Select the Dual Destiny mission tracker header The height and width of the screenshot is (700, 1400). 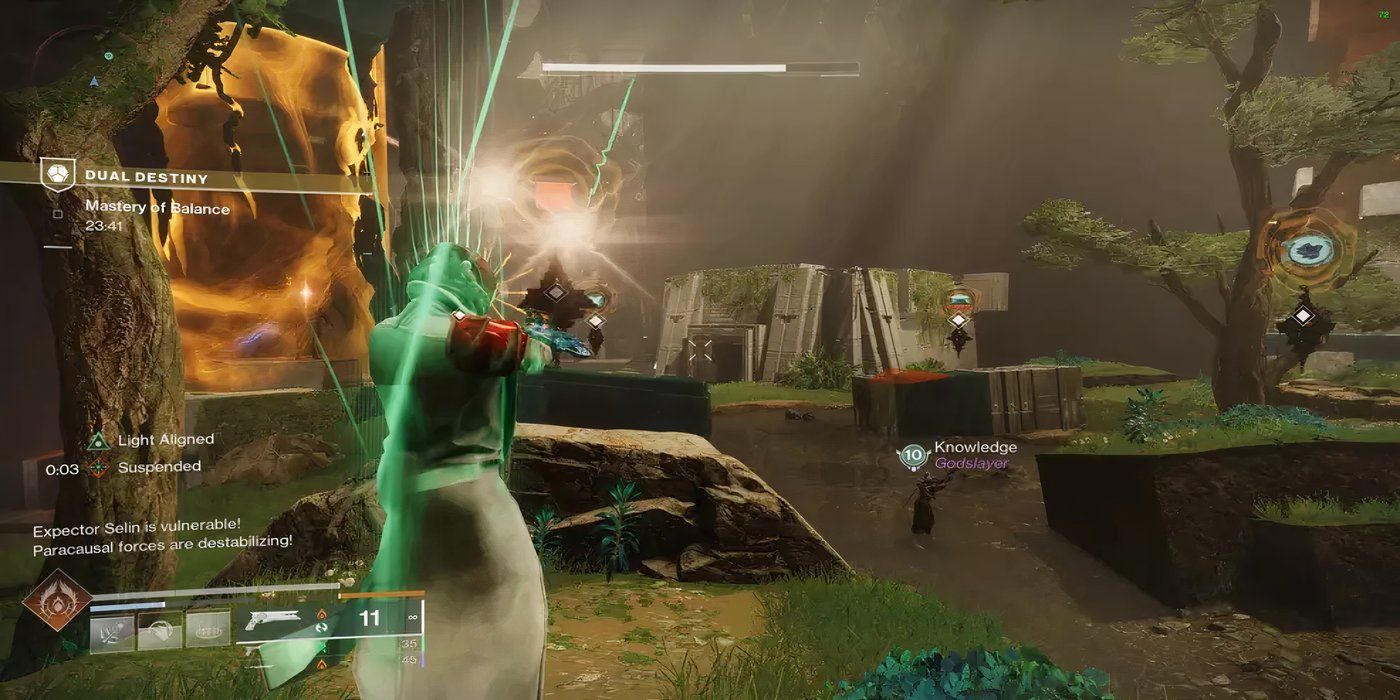[145, 178]
